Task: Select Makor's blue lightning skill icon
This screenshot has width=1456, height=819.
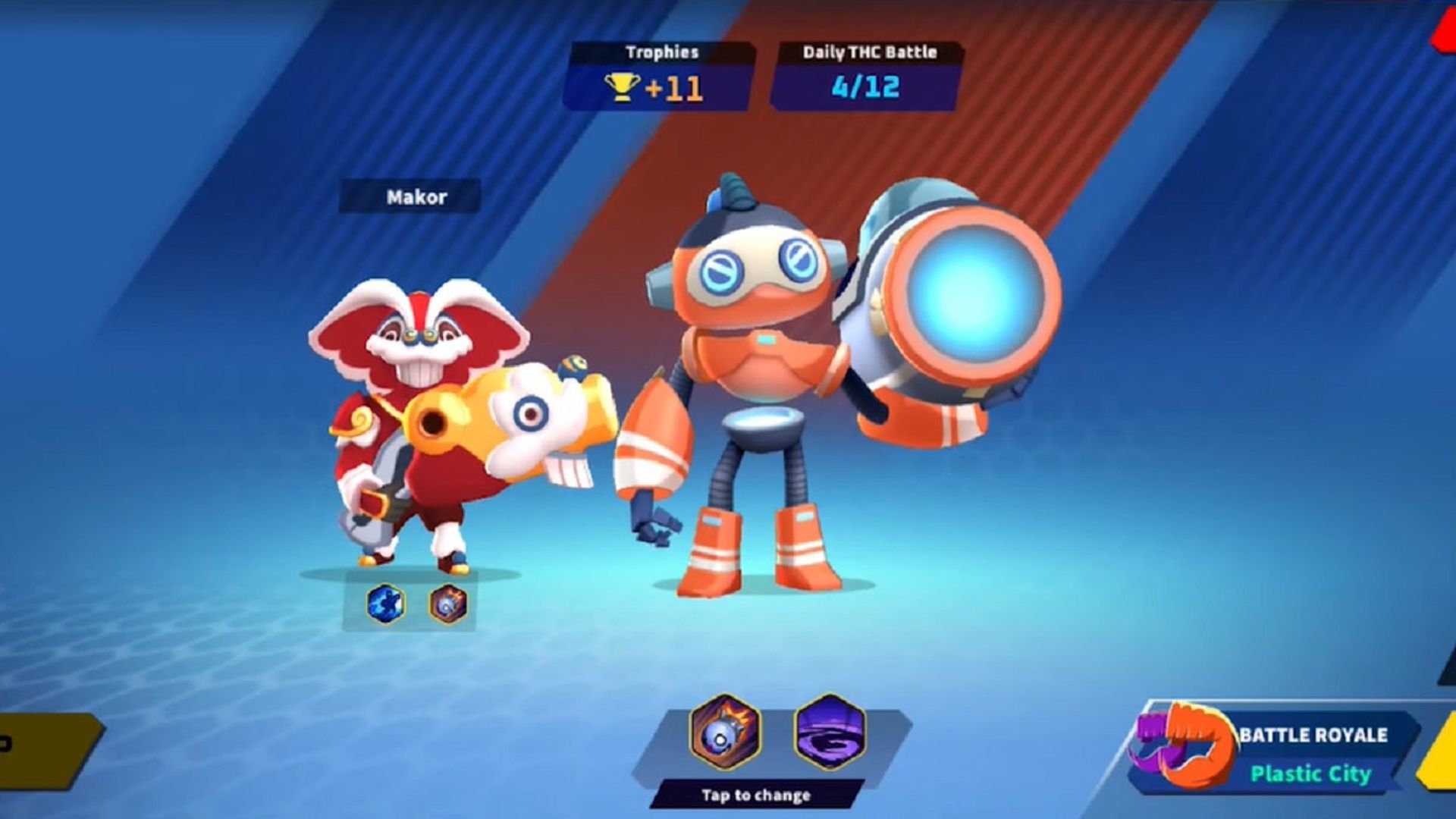Action: 385,604
